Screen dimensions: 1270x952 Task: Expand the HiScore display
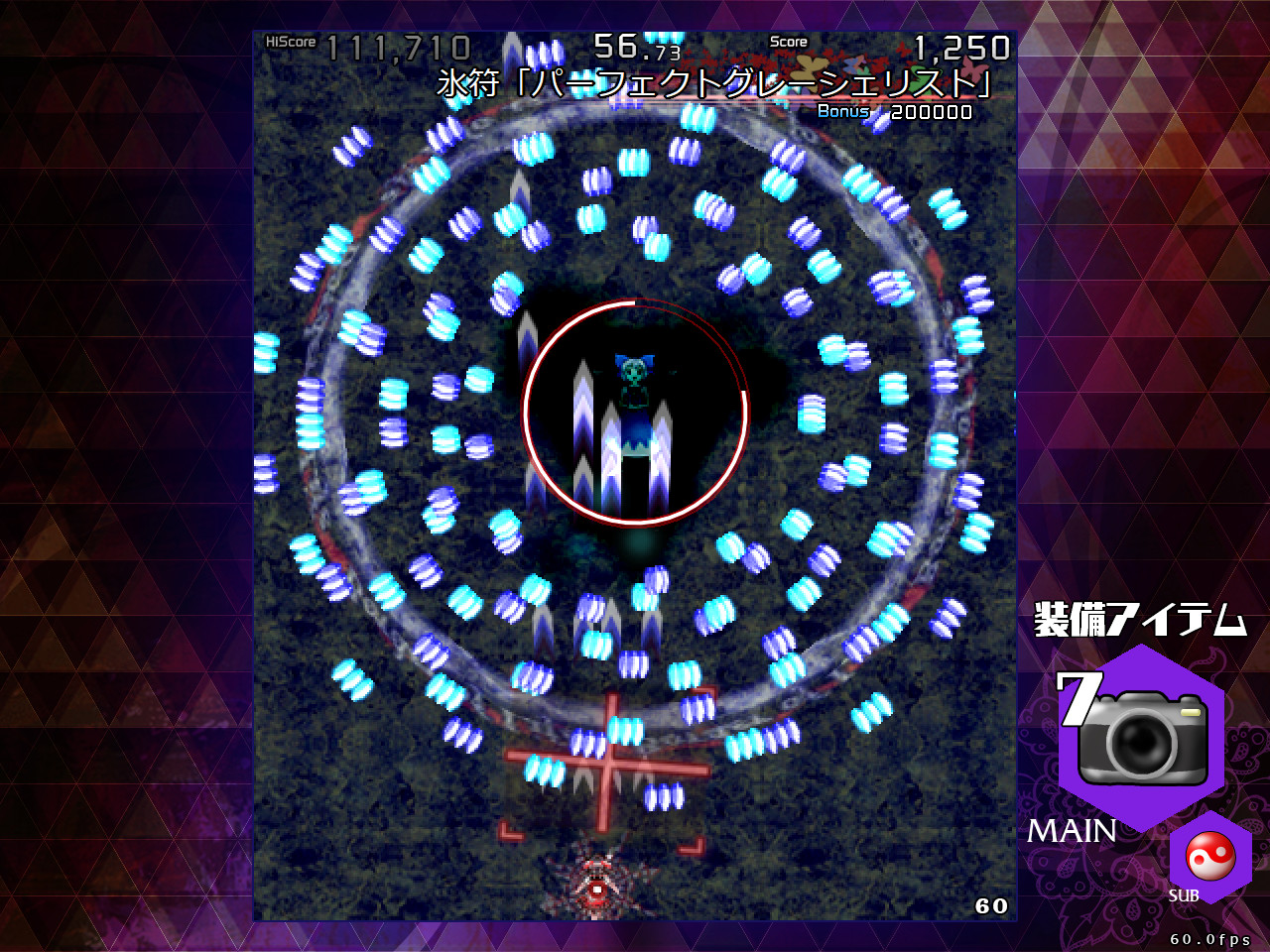click(x=367, y=43)
